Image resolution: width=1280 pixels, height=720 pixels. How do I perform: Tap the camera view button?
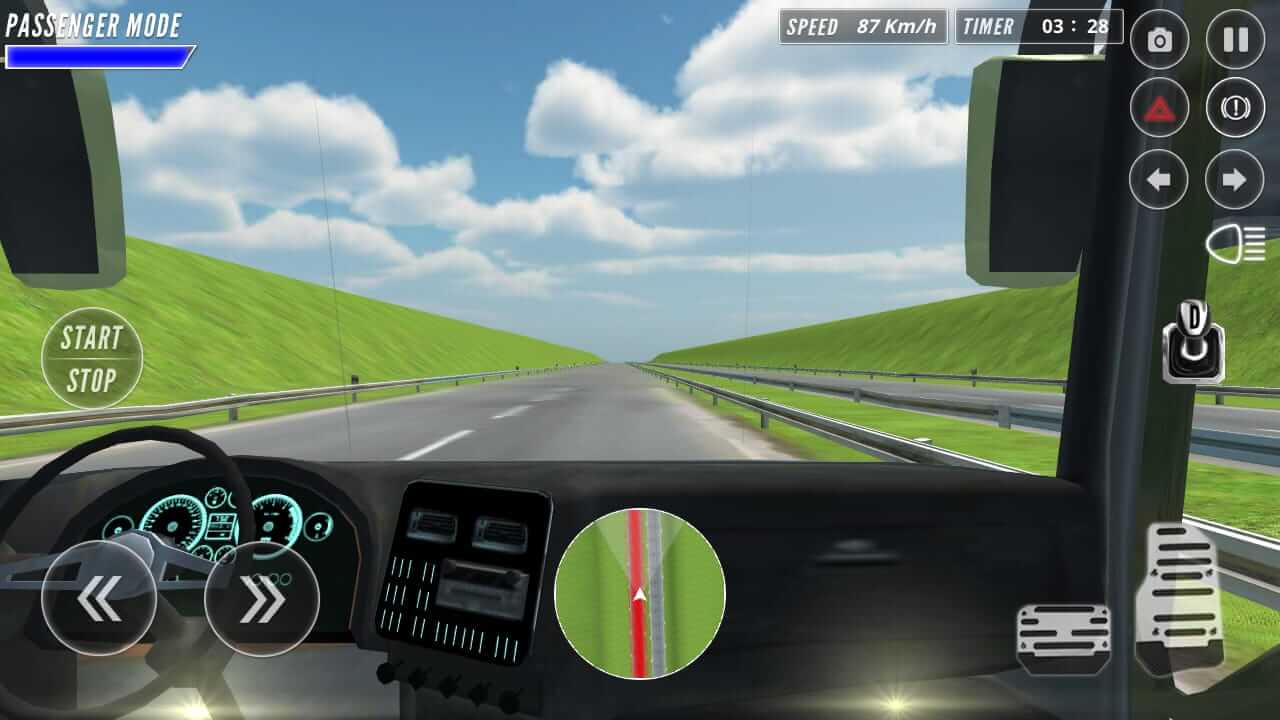point(1159,40)
